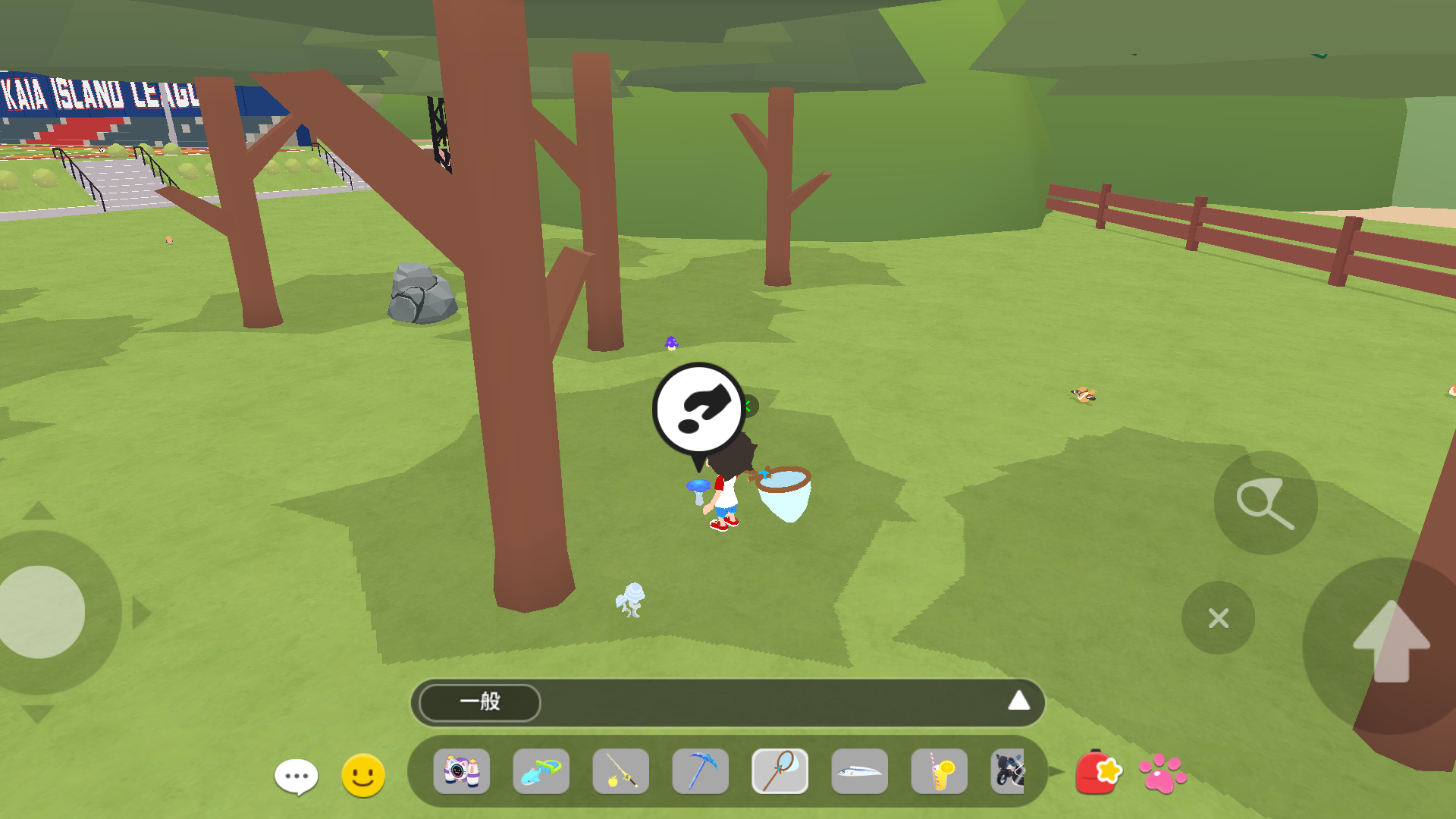The height and width of the screenshot is (819, 1456).
Task: Choose the lemonade drink slot
Action: pyautogui.click(x=940, y=772)
